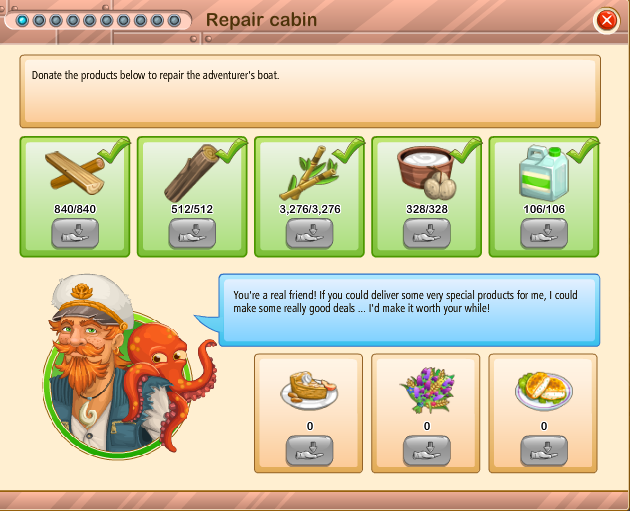Deliver the pie slice special product
Screen dimensions: 630x511
(309, 450)
